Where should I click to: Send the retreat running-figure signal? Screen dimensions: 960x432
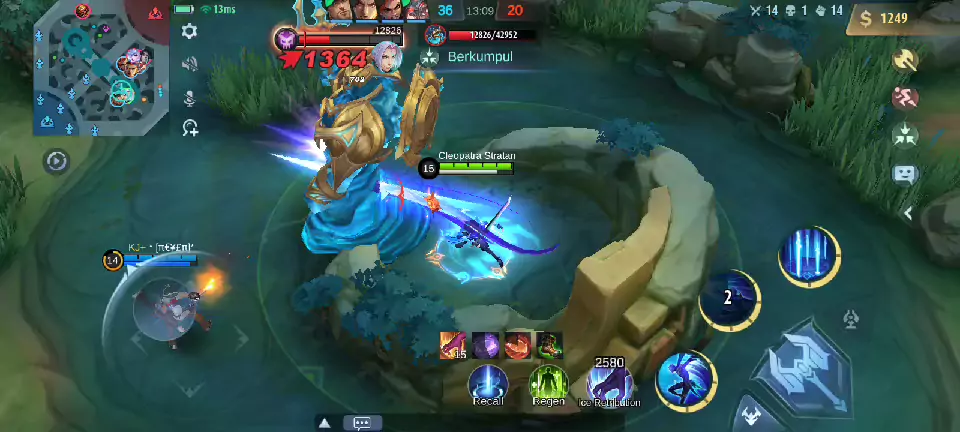[905, 97]
